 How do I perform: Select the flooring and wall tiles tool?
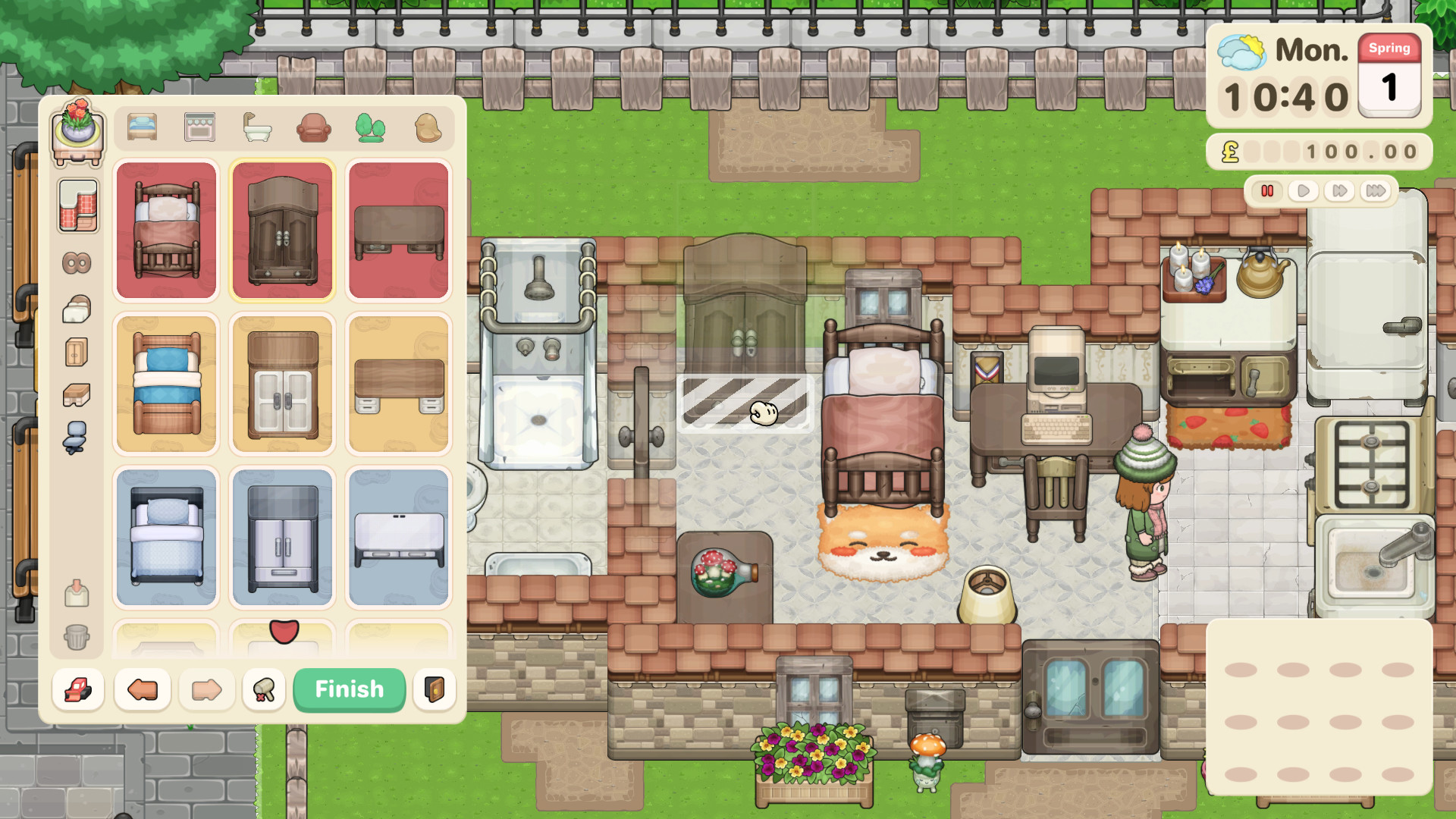pos(76,207)
